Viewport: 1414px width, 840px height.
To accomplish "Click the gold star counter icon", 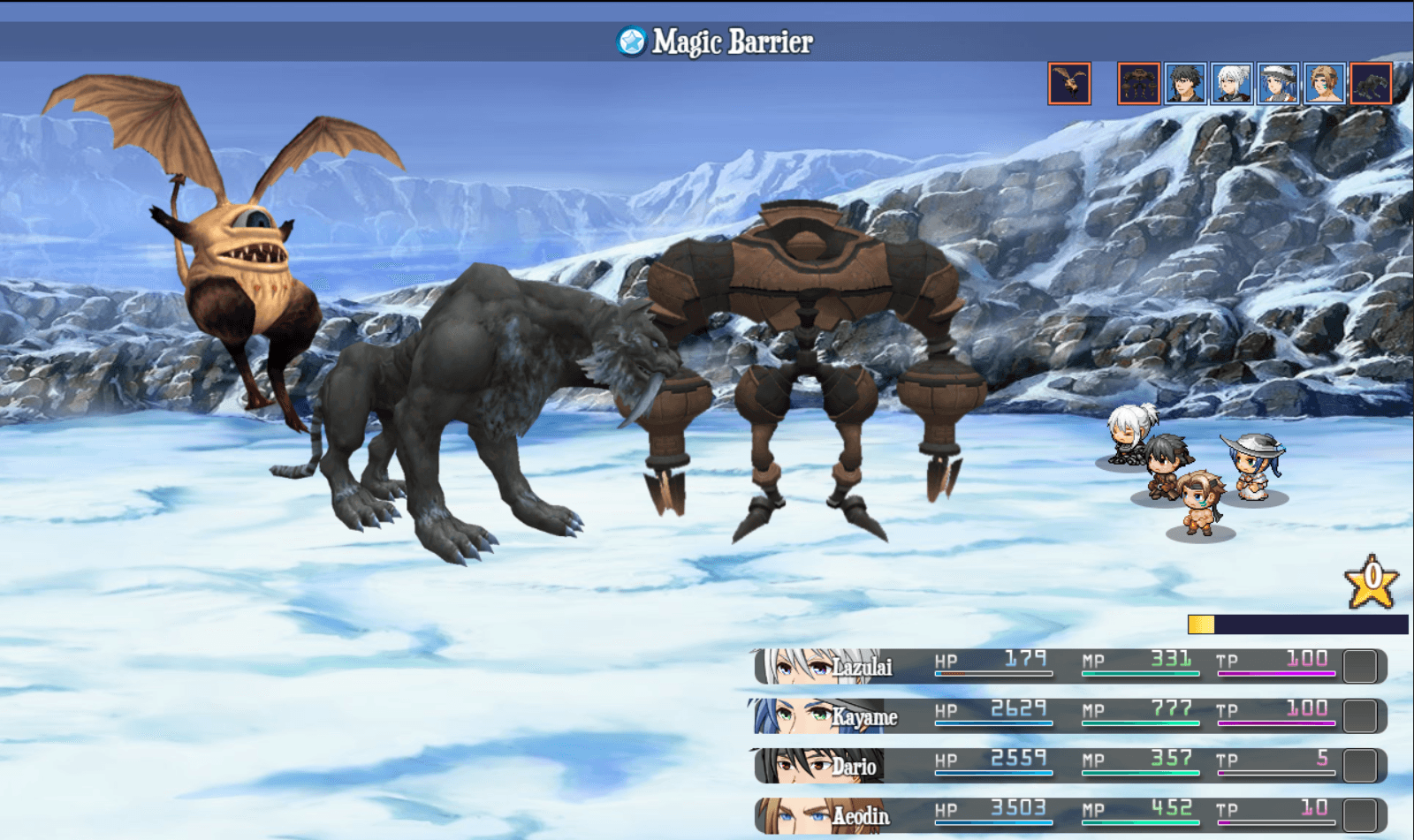I will pos(1372,582).
